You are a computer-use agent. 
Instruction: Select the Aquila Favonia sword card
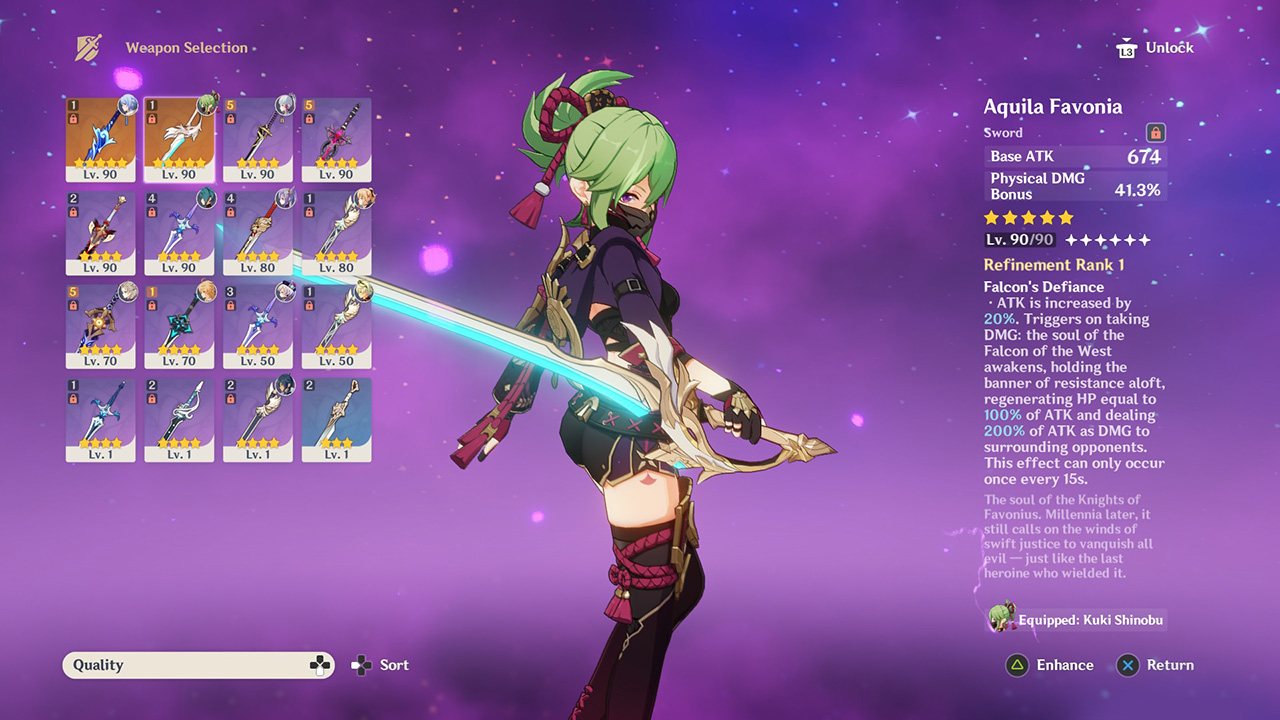(179, 135)
